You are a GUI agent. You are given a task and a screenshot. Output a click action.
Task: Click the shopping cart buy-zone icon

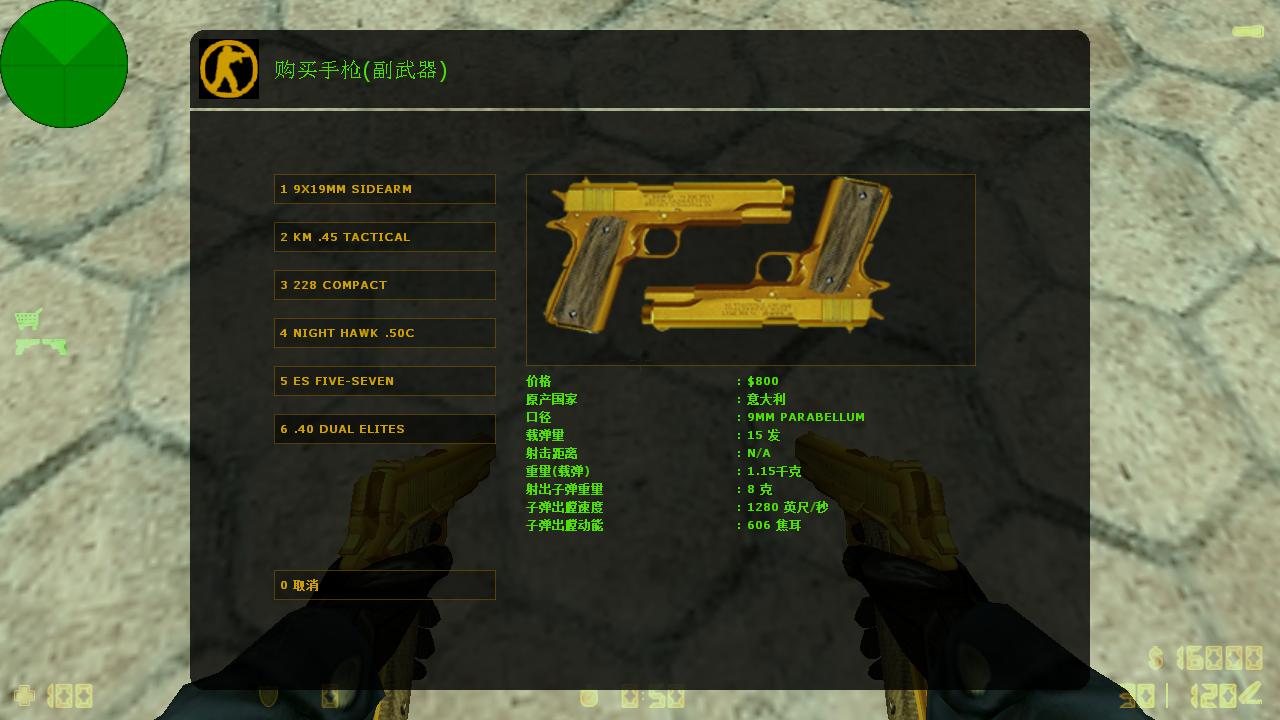point(28,319)
